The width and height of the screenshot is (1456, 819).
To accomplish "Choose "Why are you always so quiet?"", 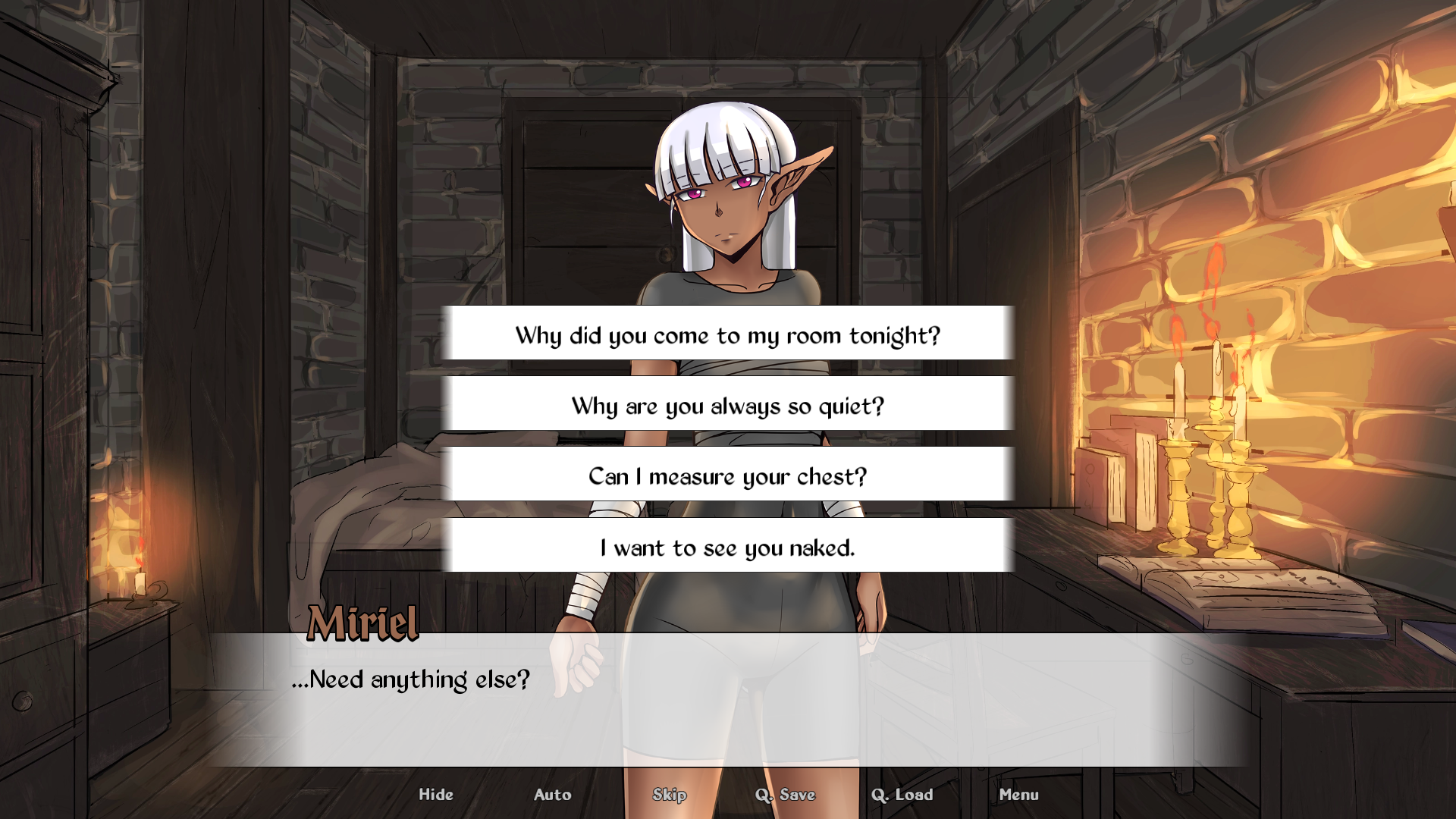I will [x=726, y=405].
